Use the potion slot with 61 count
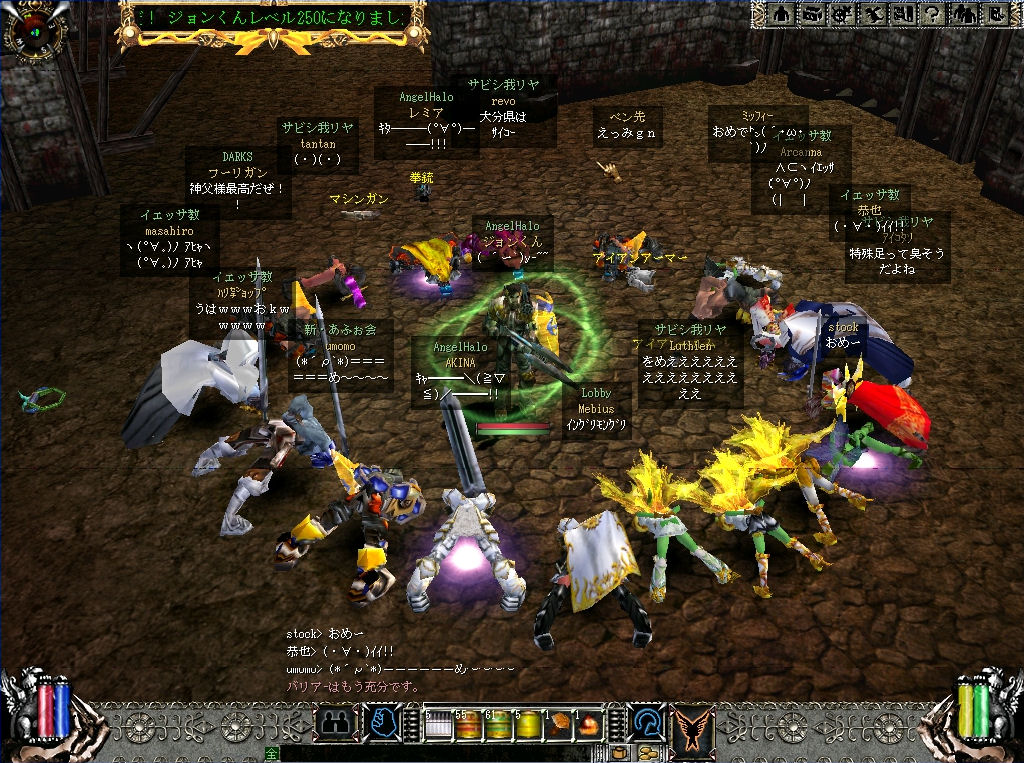 click(499, 723)
